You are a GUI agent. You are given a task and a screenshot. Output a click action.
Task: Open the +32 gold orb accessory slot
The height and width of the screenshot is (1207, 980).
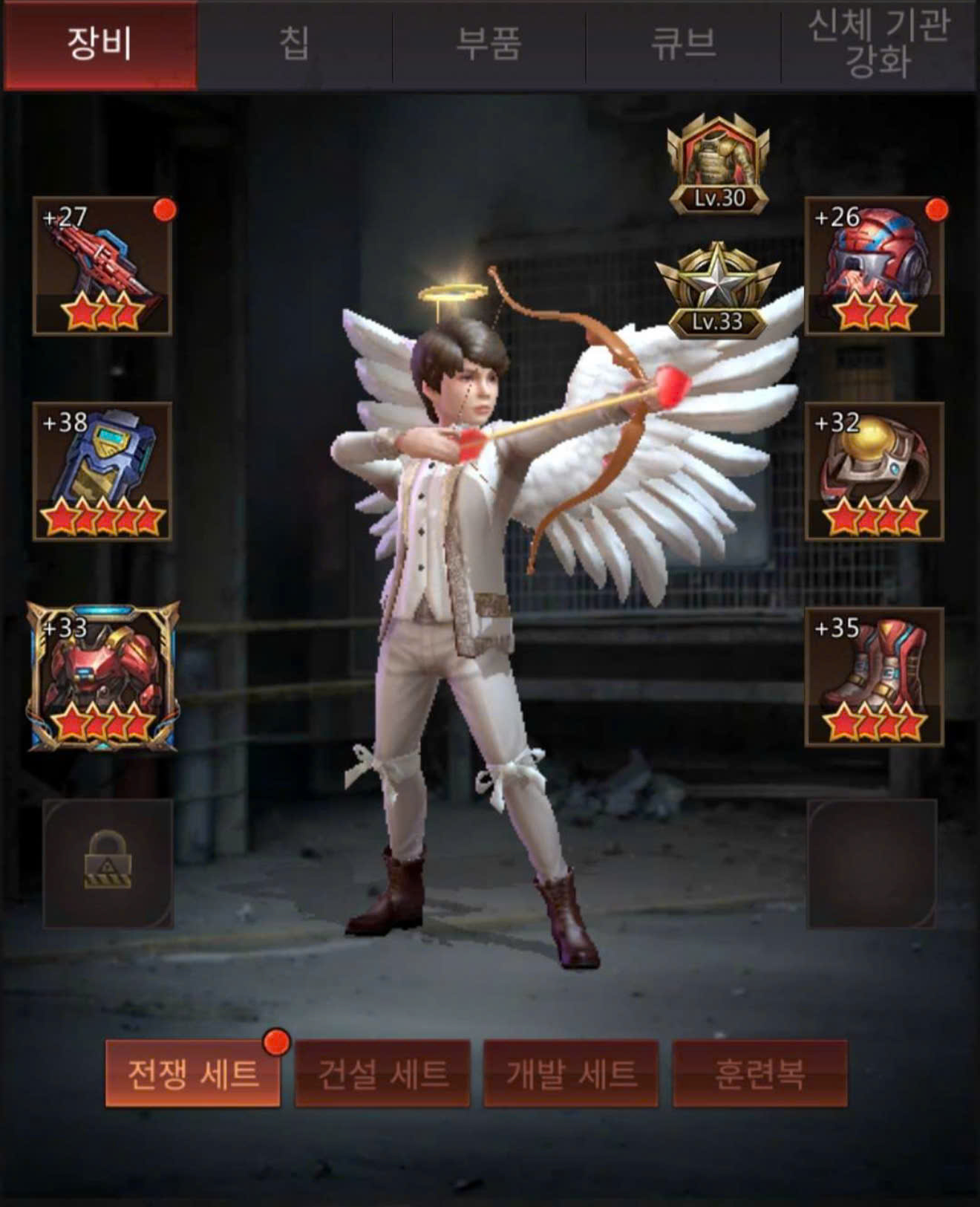pyautogui.click(x=874, y=472)
